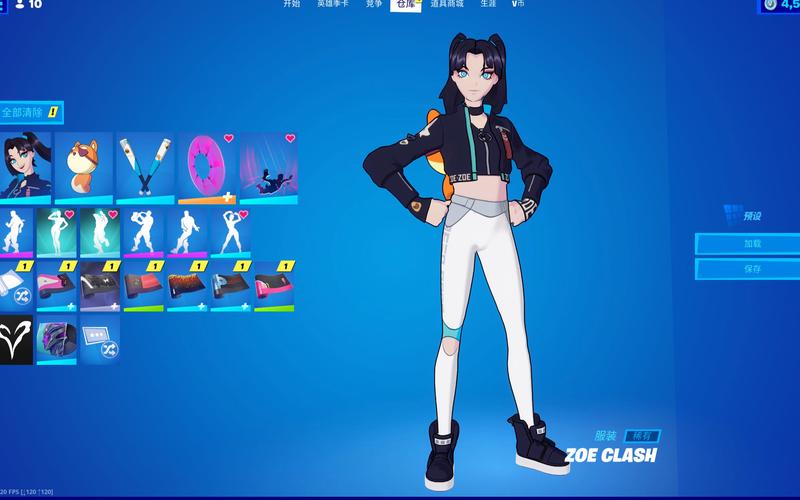Go to the 竞争 compete tab
The height and width of the screenshot is (500, 800).
point(373,5)
